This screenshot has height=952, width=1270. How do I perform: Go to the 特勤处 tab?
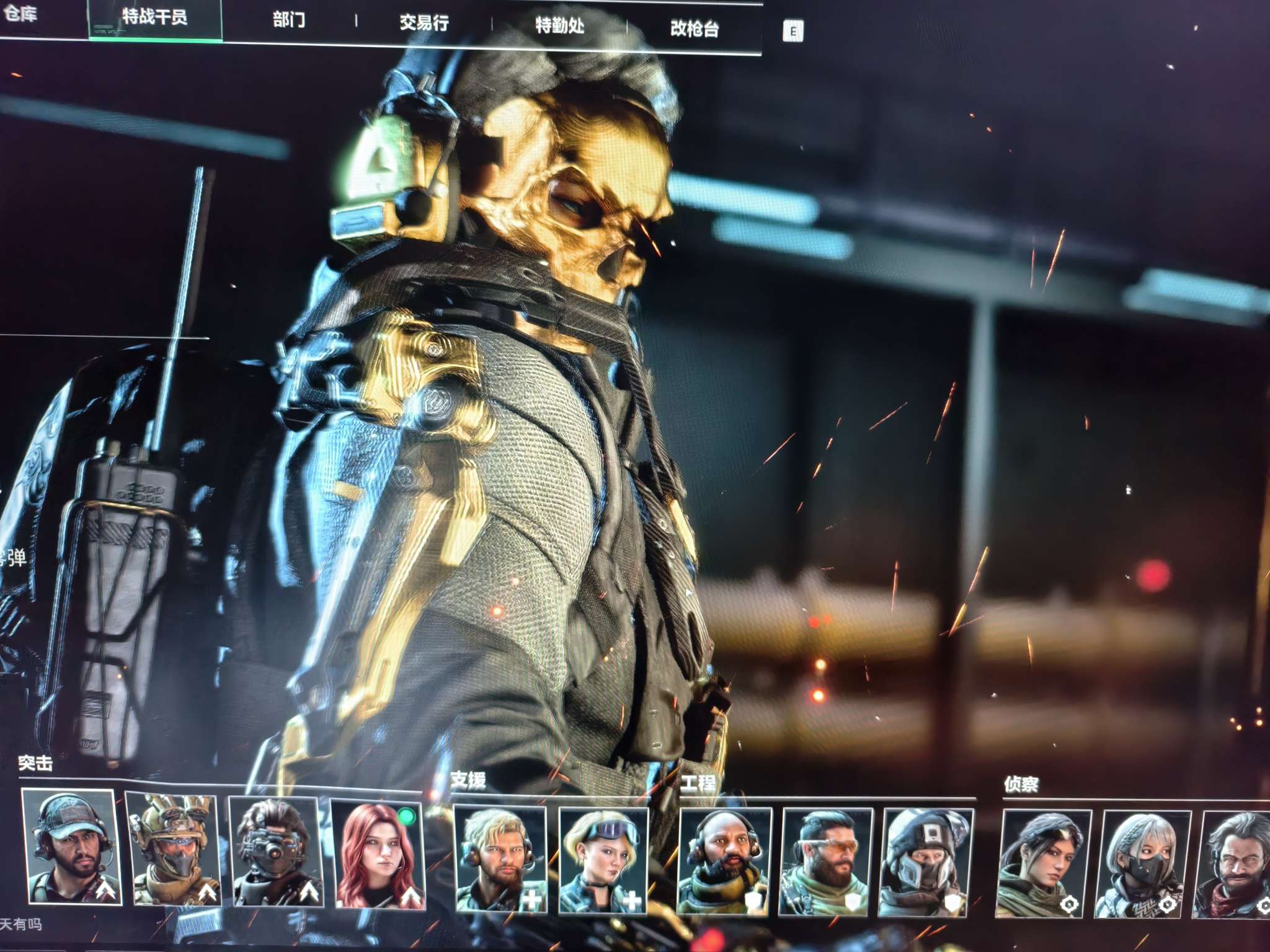559,26
